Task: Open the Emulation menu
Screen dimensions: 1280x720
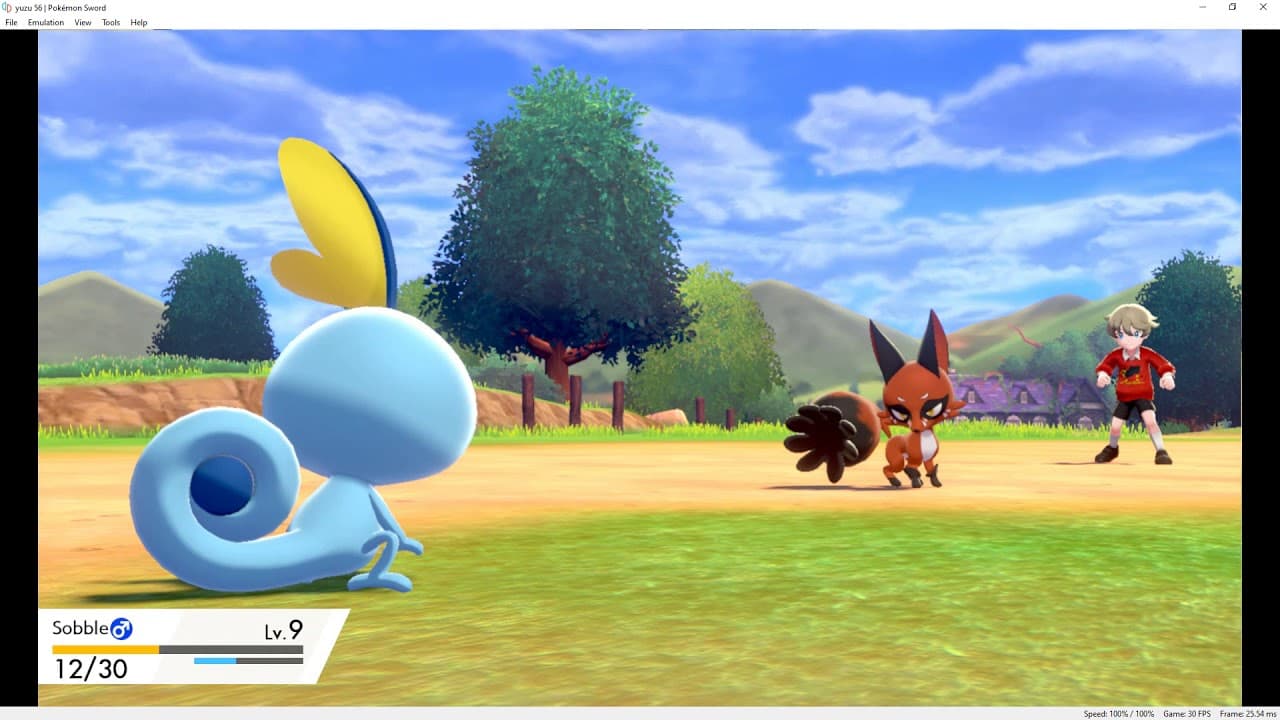Action: coord(46,22)
